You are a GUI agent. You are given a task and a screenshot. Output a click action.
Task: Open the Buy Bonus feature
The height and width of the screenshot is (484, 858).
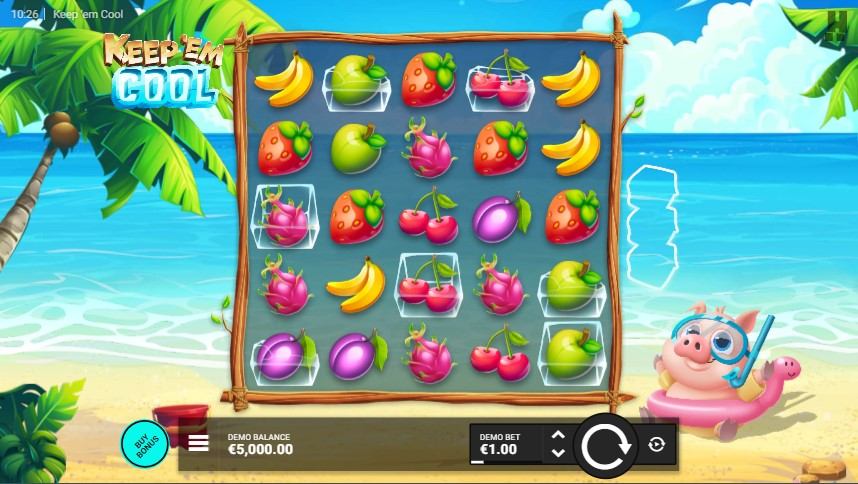(x=145, y=444)
